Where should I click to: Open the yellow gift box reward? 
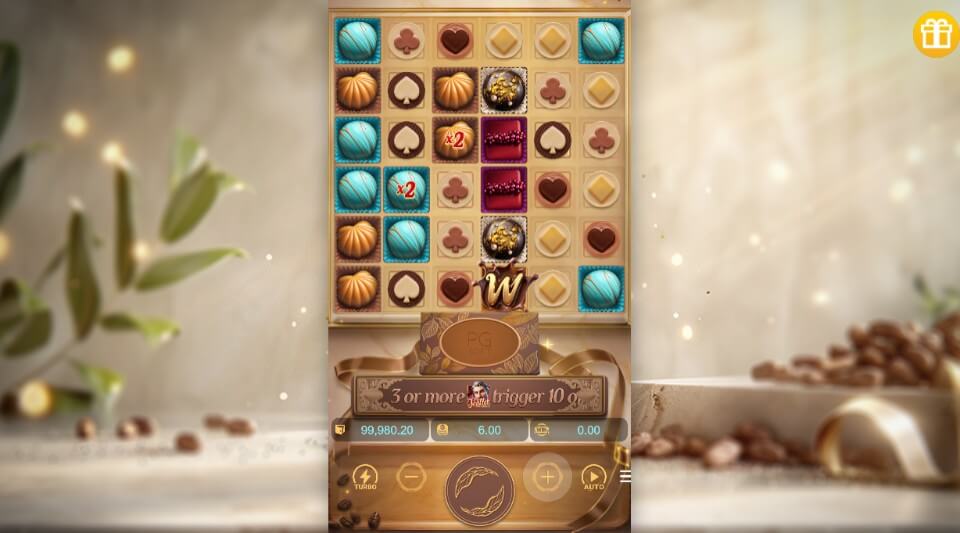click(936, 34)
